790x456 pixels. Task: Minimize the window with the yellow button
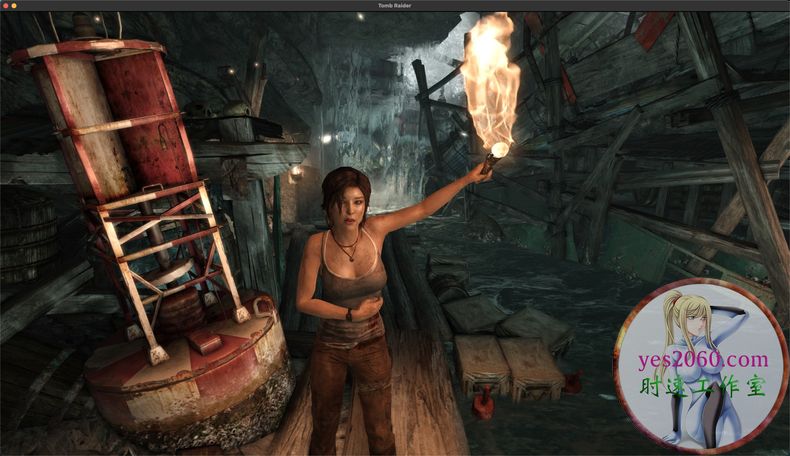[x=13, y=6]
